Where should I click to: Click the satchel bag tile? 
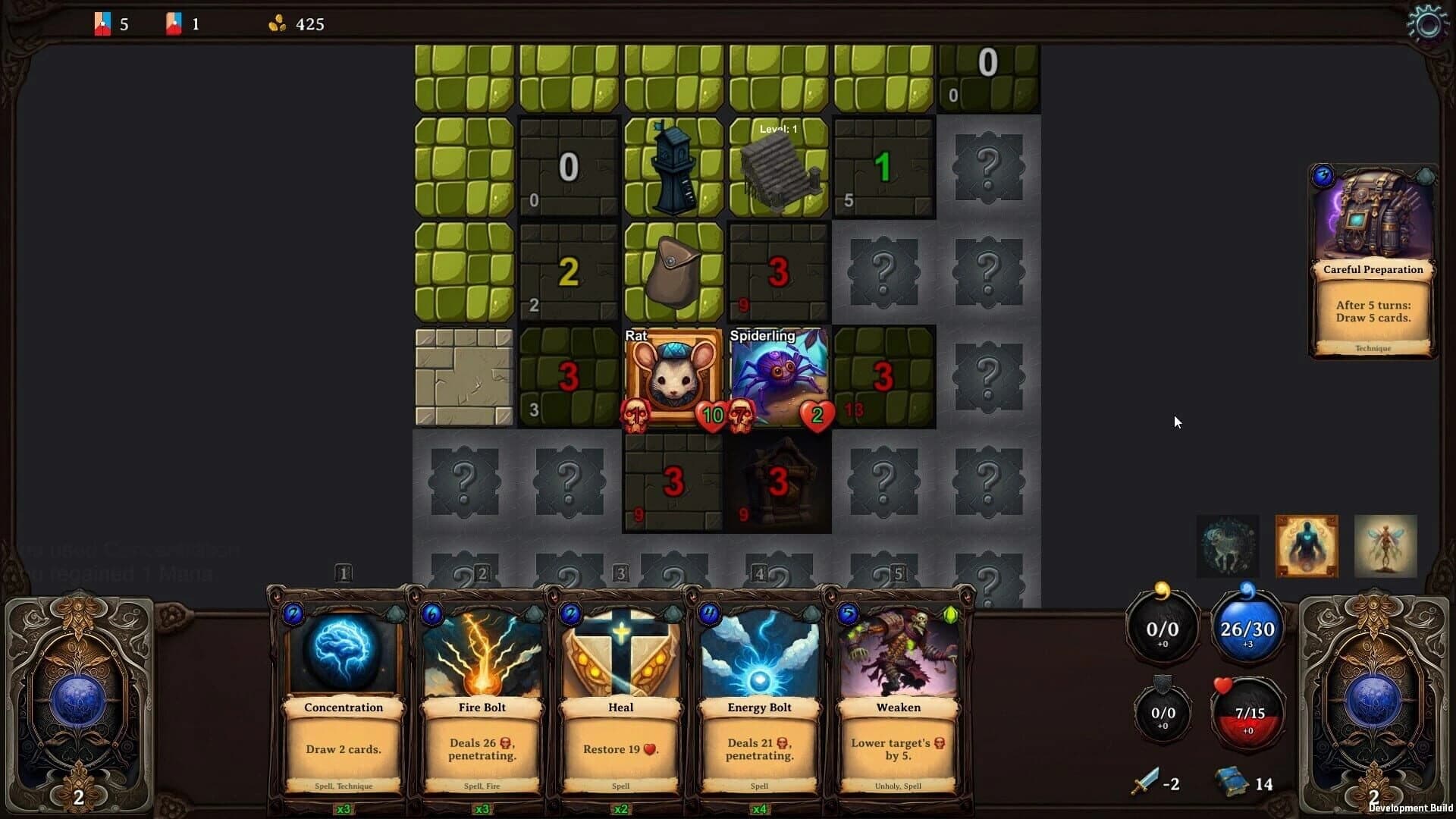673,273
